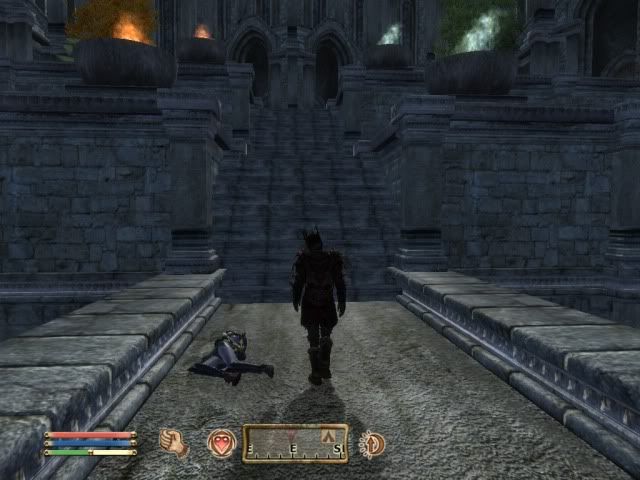640x480 pixels.
Task: Select the red heart spell icon
Action: tap(221, 442)
